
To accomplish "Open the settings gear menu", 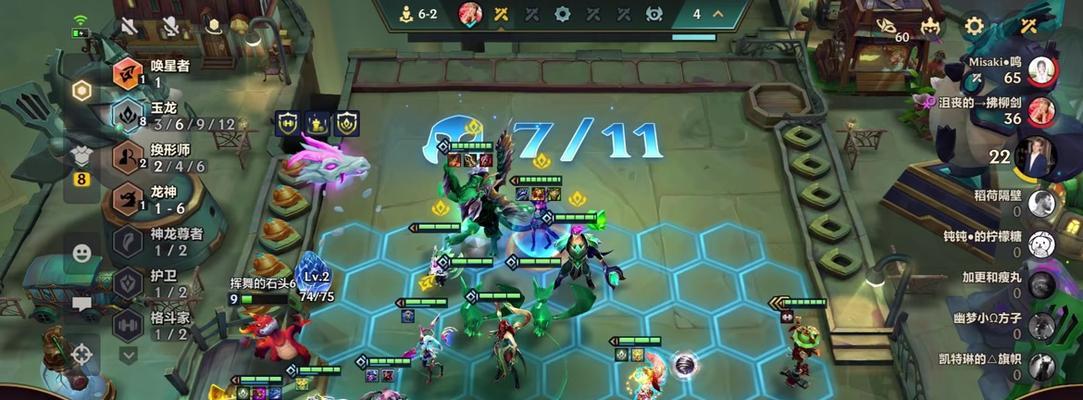I will click(x=973, y=25).
